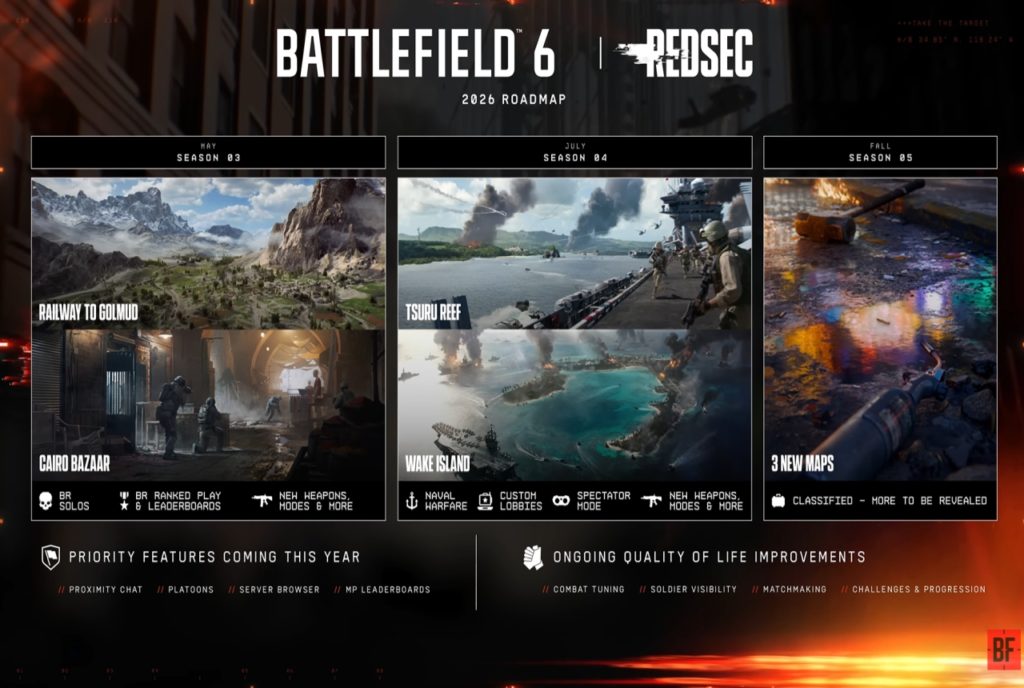Open the 3 New Maps thumbnail
Viewport: 1024px width, 688px height.
pyautogui.click(x=880, y=330)
